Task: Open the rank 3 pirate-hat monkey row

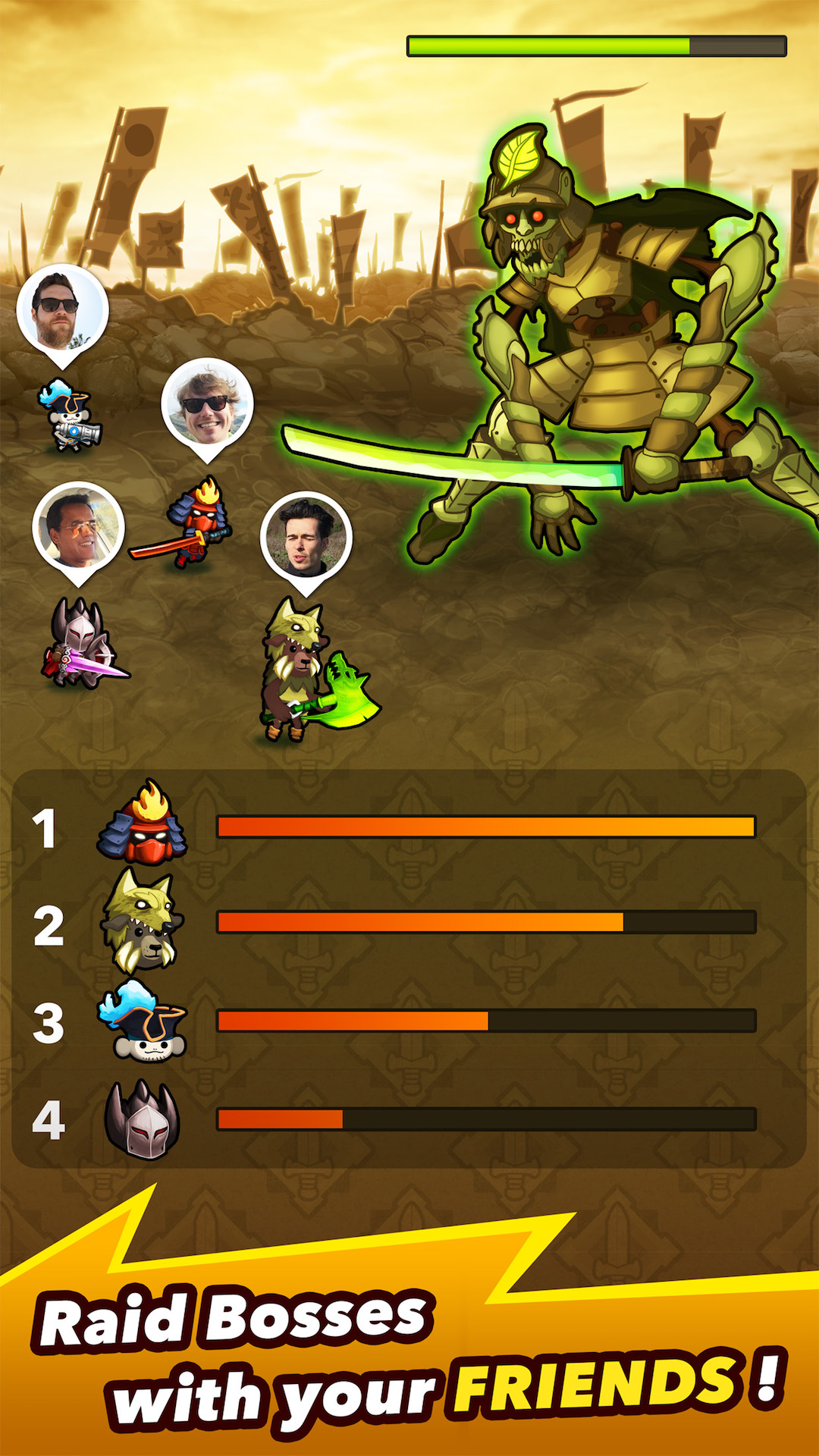Action: (x=409, y=1020)
